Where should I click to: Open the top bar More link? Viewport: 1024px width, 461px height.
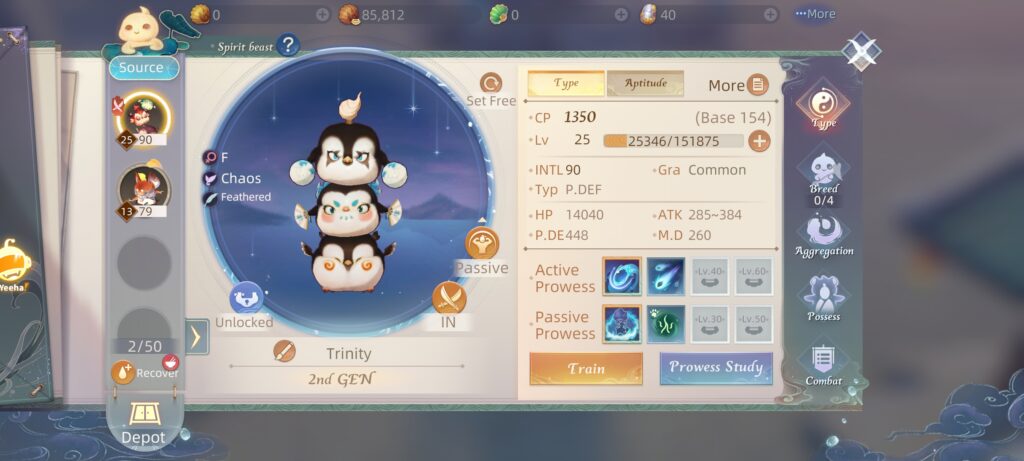tap(815, 14)
